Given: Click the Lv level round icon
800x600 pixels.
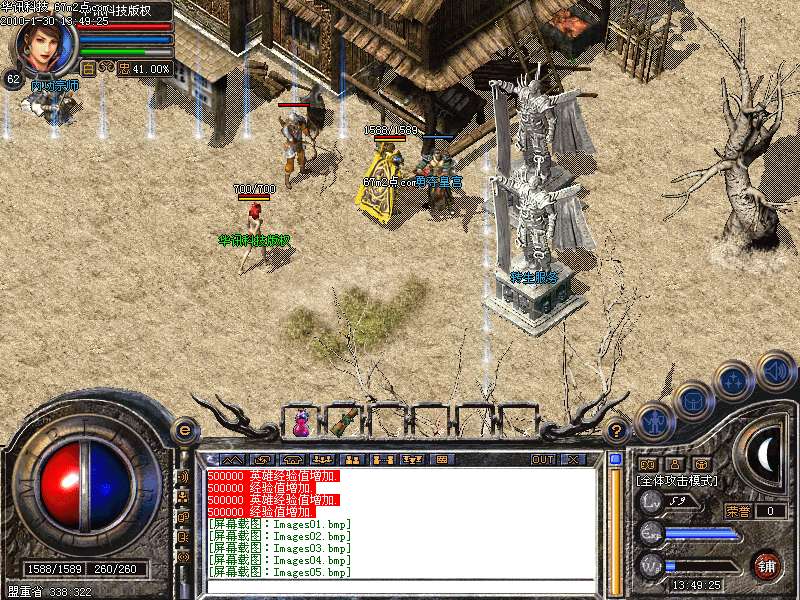Looking at the screenshot, I should pos(651,500).
